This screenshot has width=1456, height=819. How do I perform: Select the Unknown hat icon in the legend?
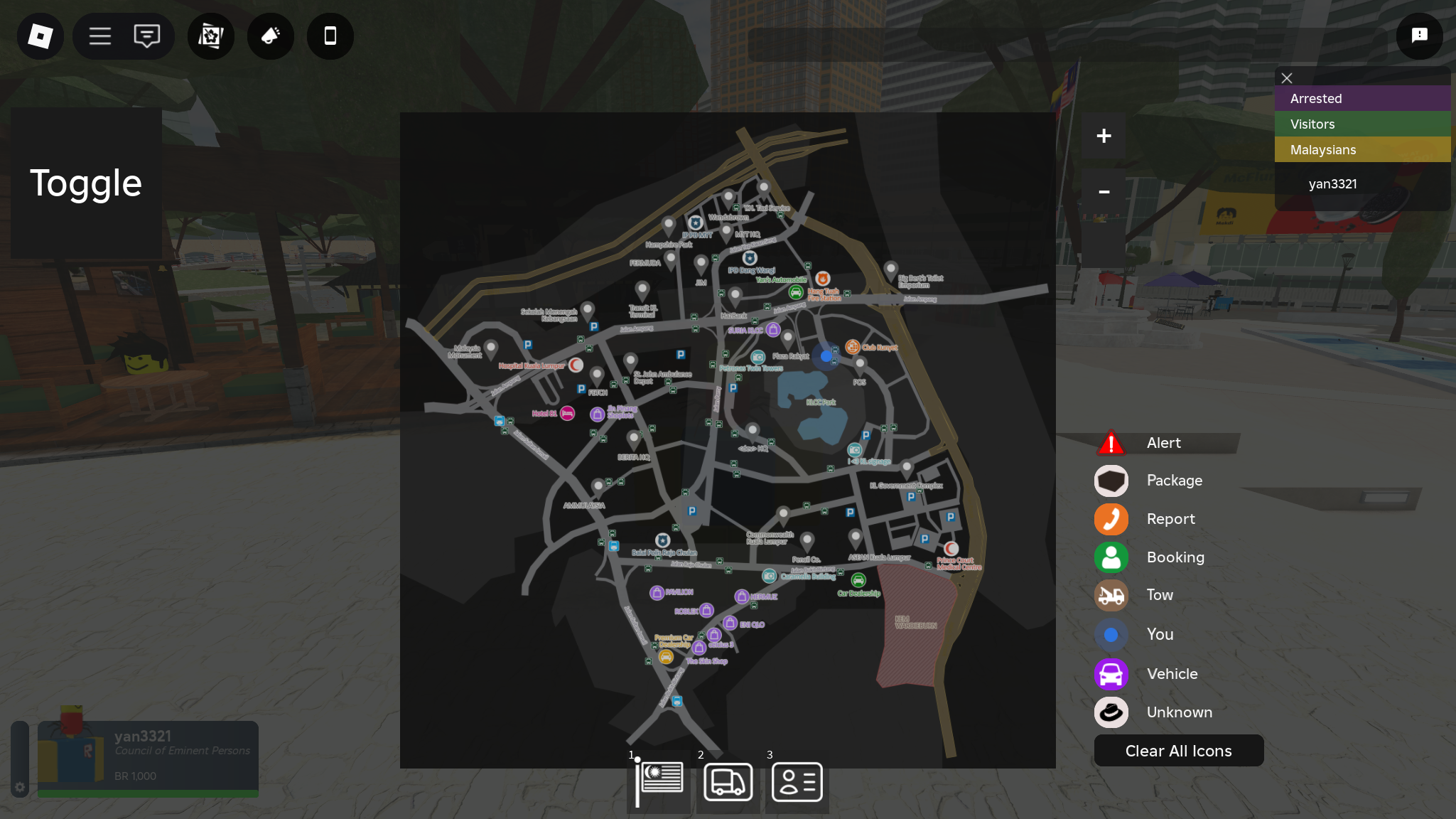coord(1111,712)
